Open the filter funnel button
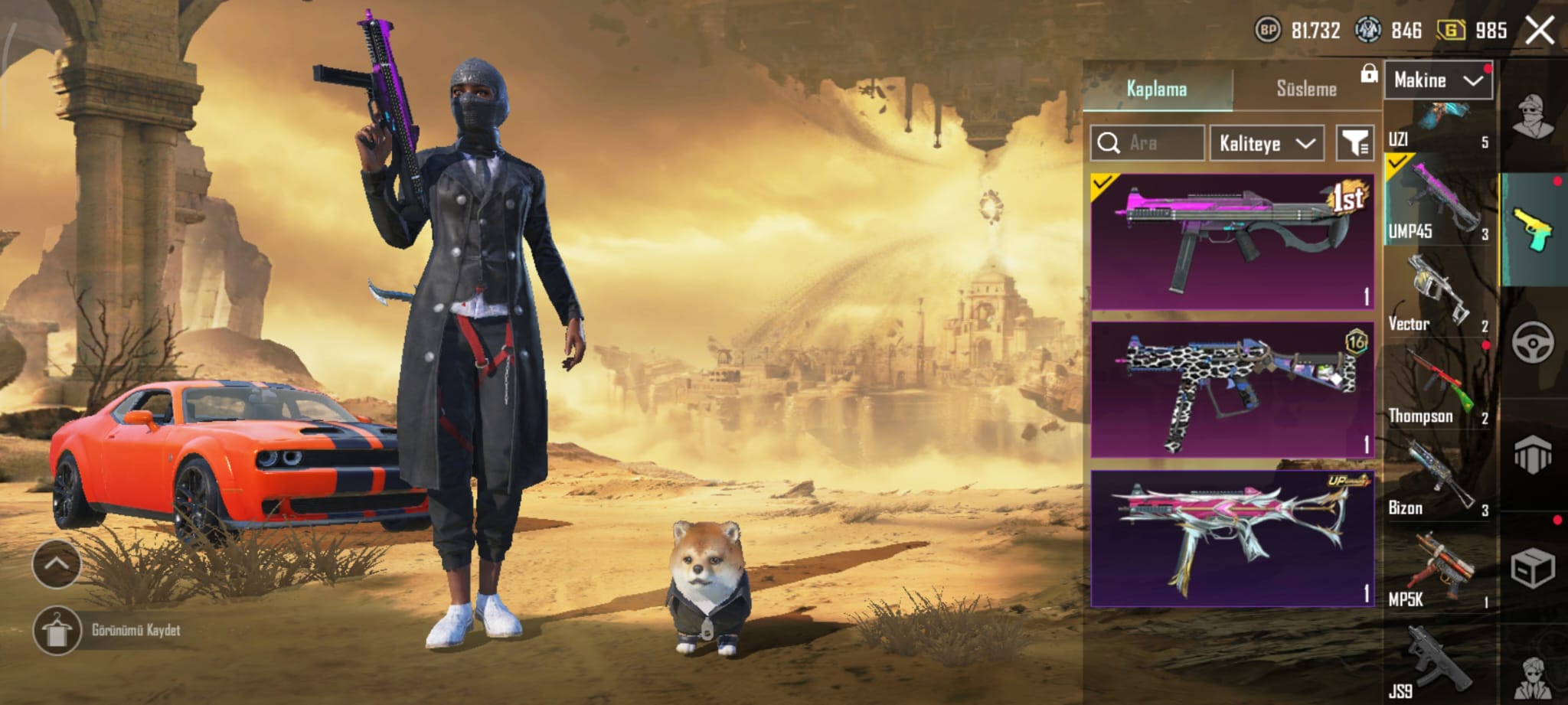The width and height of the screenshot is (1568, 705). click(x=1354, y=143)
